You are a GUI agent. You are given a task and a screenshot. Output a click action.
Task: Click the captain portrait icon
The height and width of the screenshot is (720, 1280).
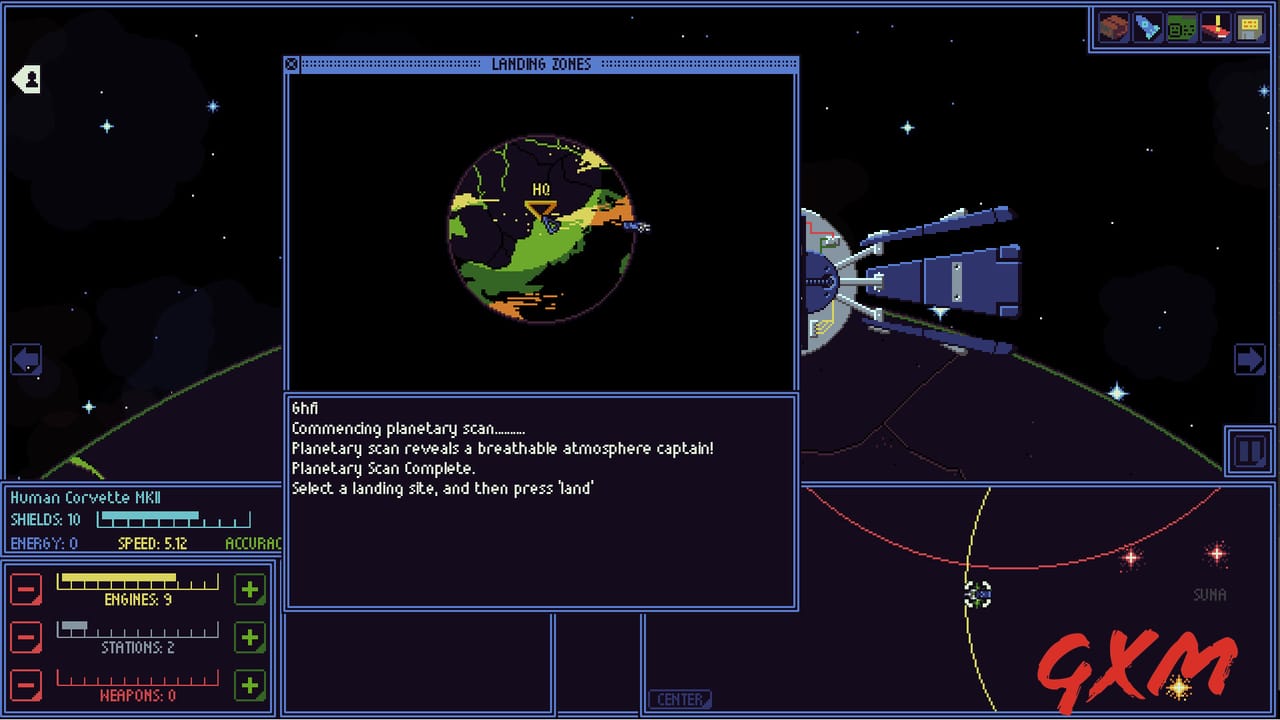pyautogui.click(x=25, y=78)
